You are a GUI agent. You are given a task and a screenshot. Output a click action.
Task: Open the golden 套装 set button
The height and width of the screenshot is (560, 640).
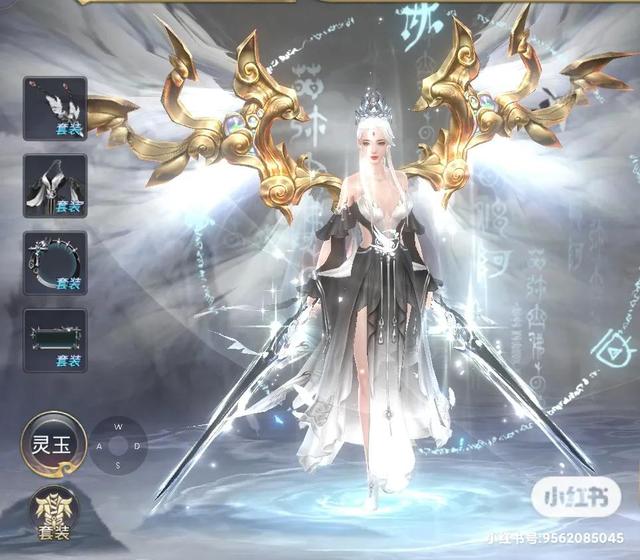pyautogui.click(x=52, y=514)
